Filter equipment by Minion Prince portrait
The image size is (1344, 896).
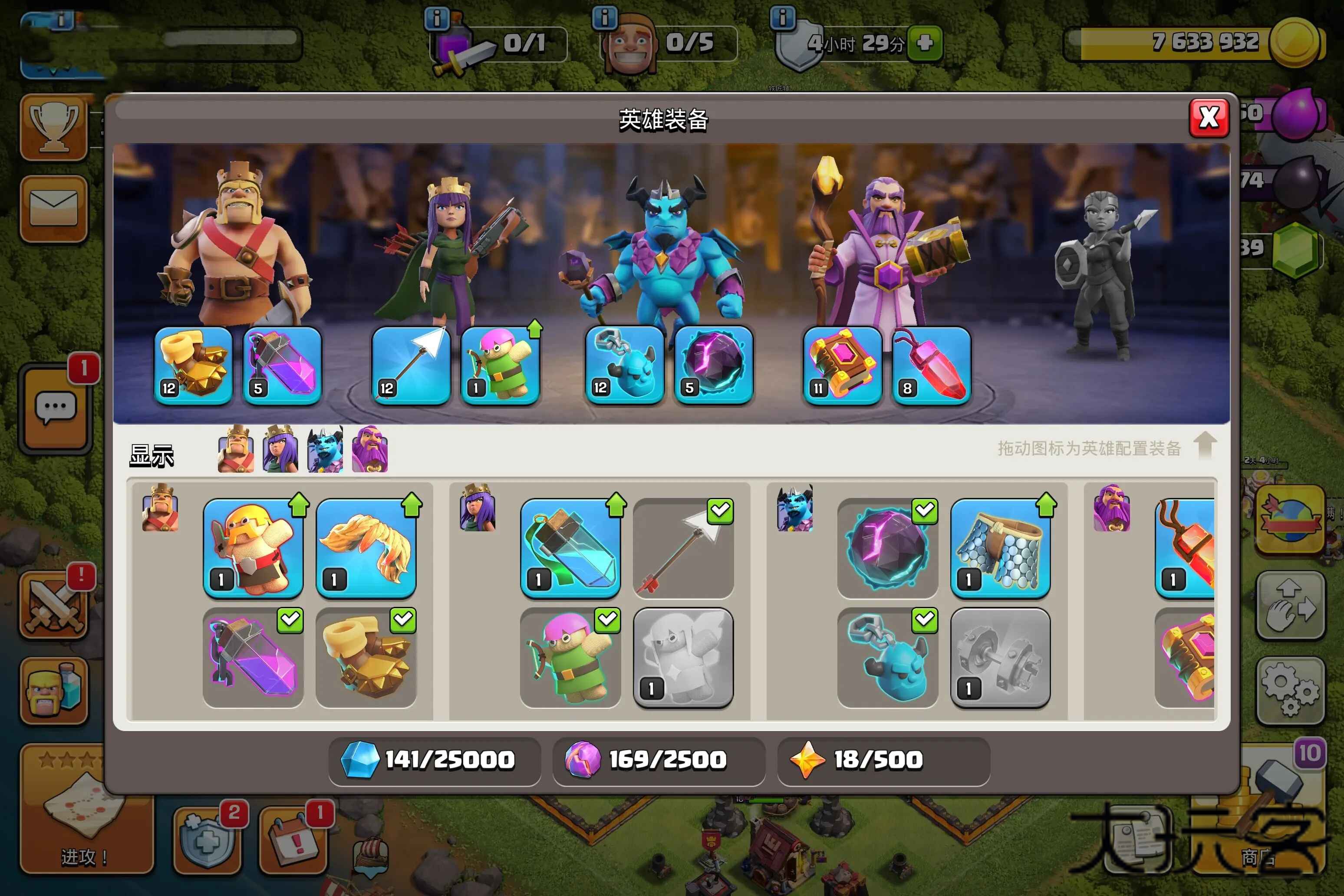pyautogui.click(x=325, y=450)
